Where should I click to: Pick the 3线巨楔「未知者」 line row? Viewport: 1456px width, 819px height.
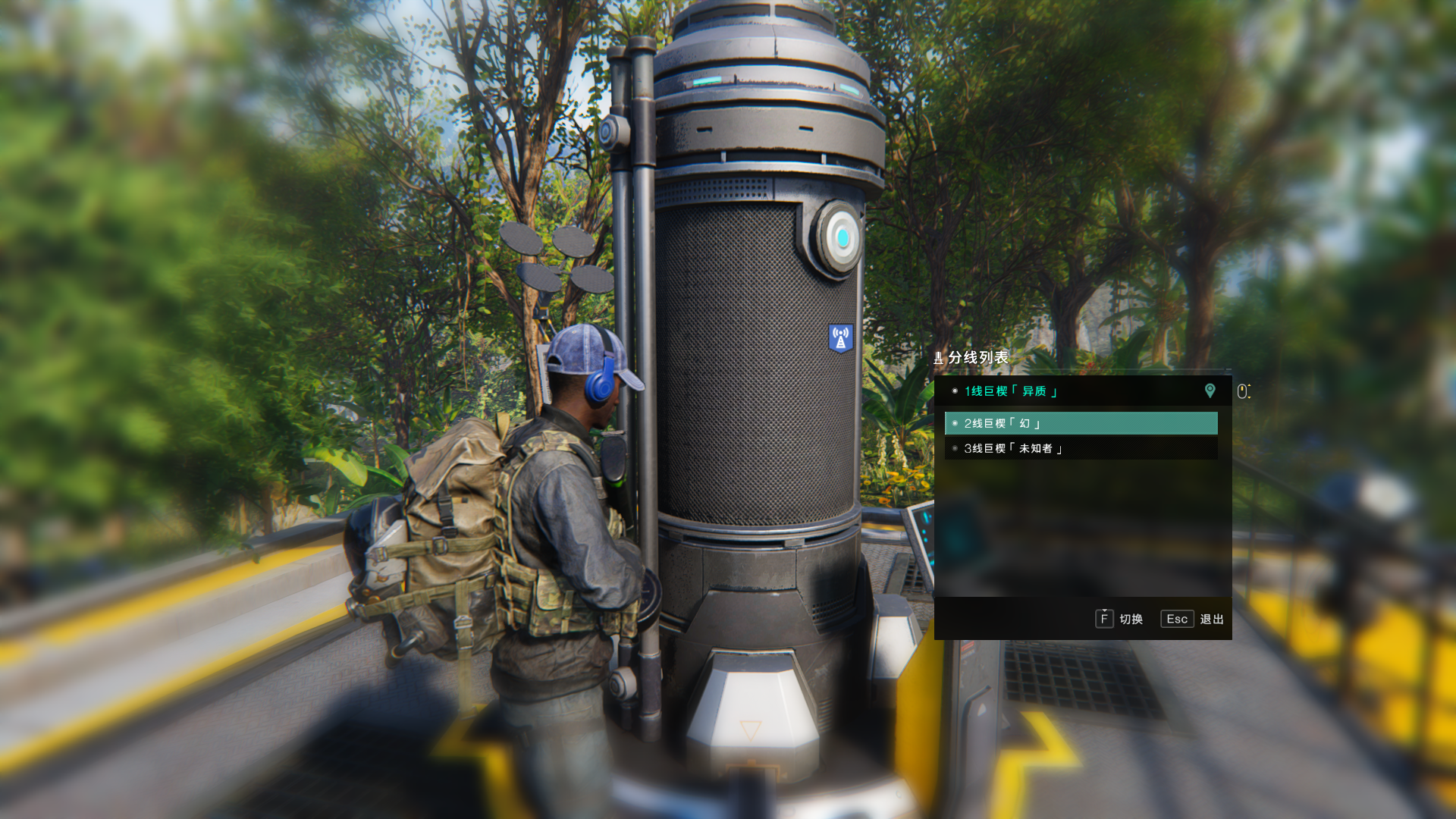(1080, 449)
